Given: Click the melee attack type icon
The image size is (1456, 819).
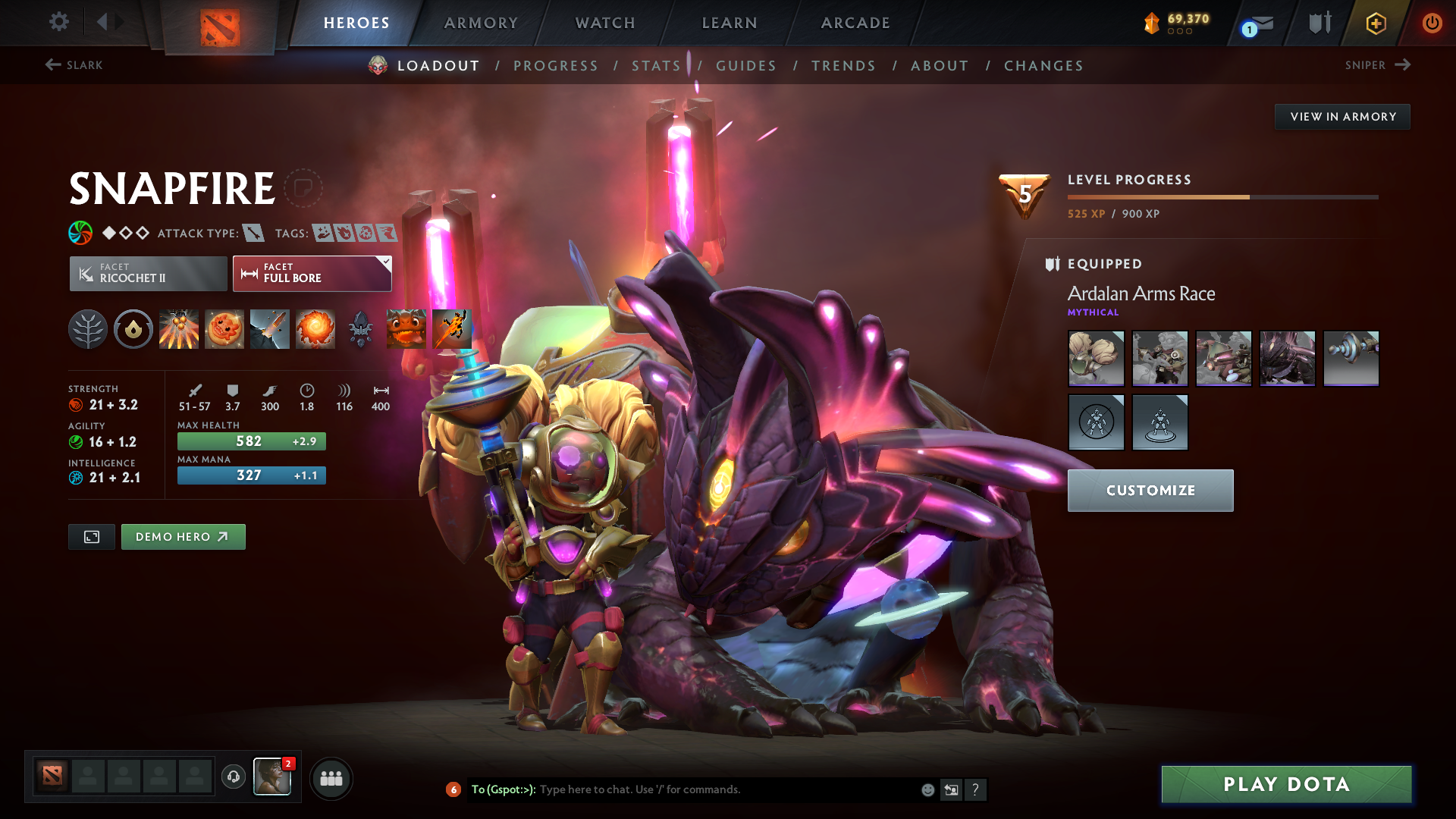Looking at the screenshot, I should coord(254,234).
